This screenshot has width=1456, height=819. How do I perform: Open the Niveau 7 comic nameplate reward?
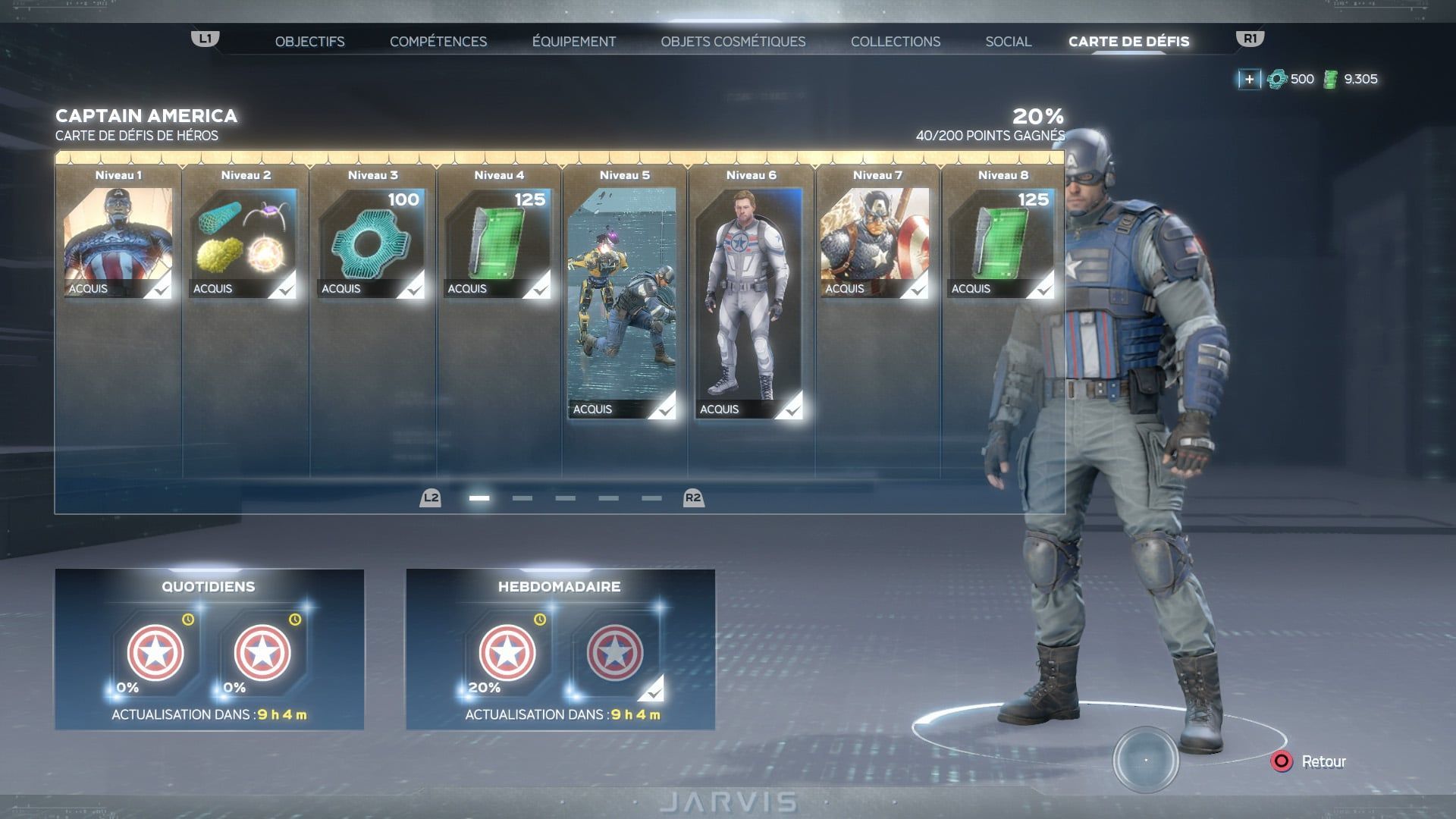click(x=875, y=243)
